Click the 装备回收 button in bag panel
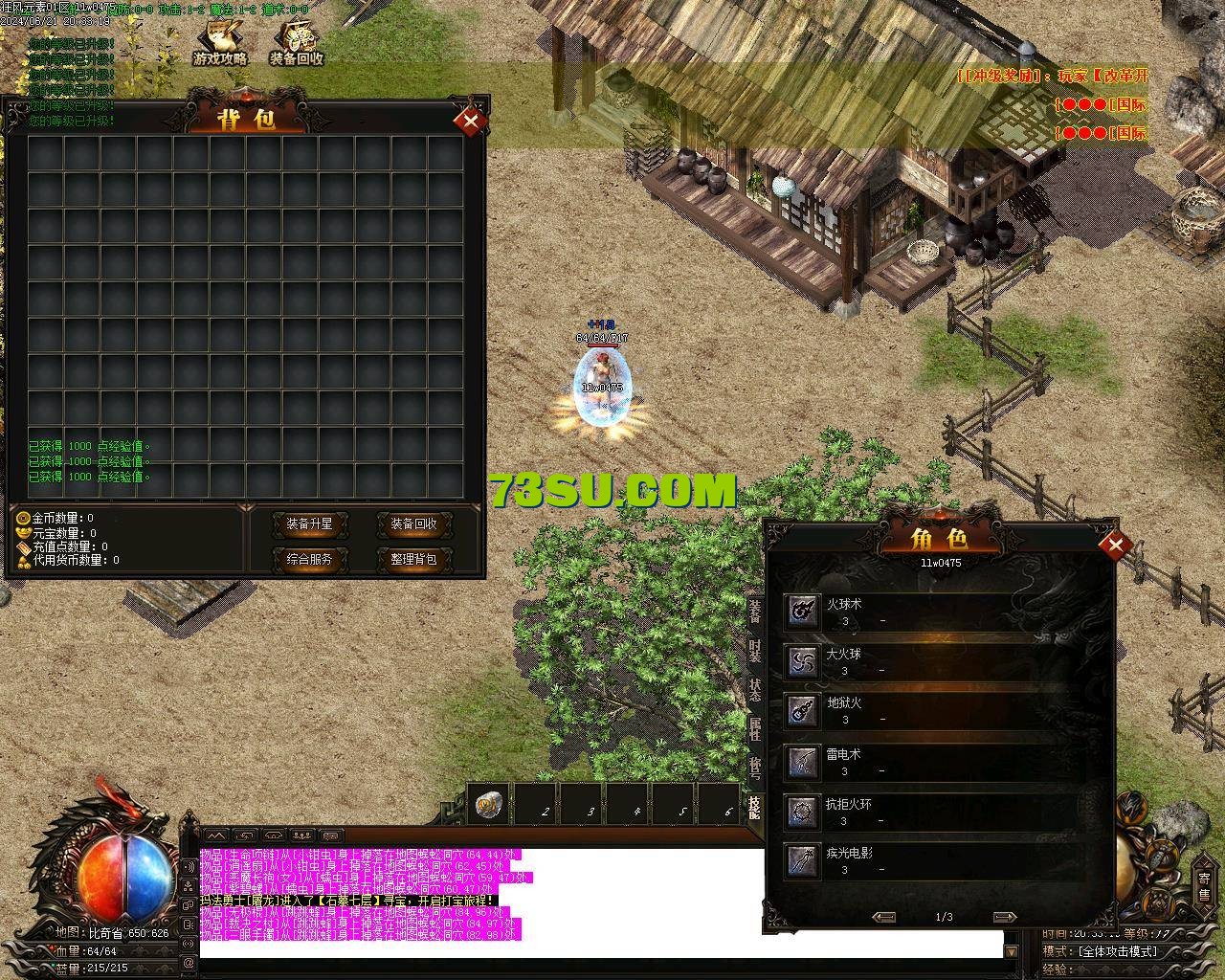Image resolution: width=1225 pixels, height=980 pixels. (413, 524)
